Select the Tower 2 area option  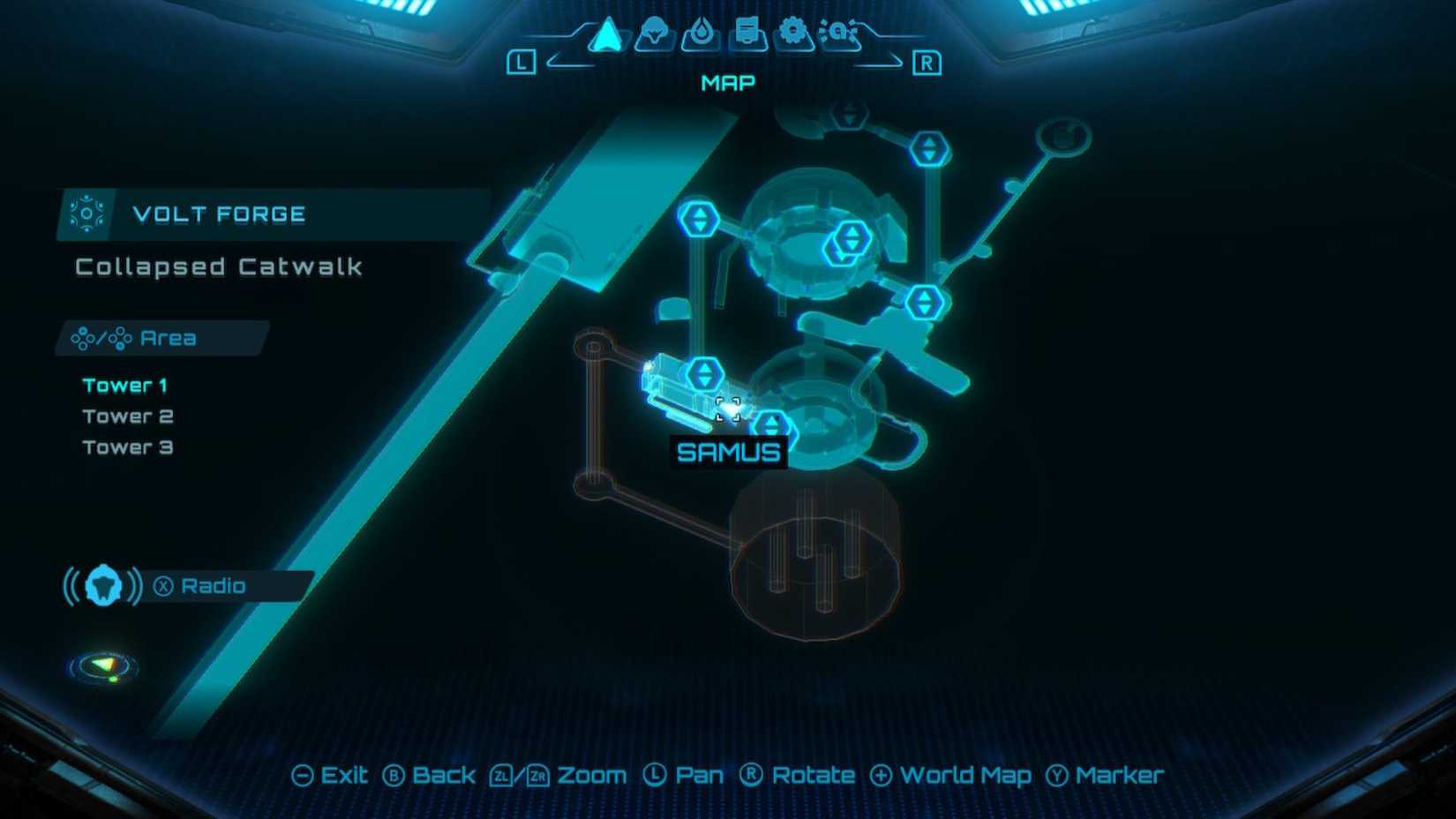pos(128,415)
